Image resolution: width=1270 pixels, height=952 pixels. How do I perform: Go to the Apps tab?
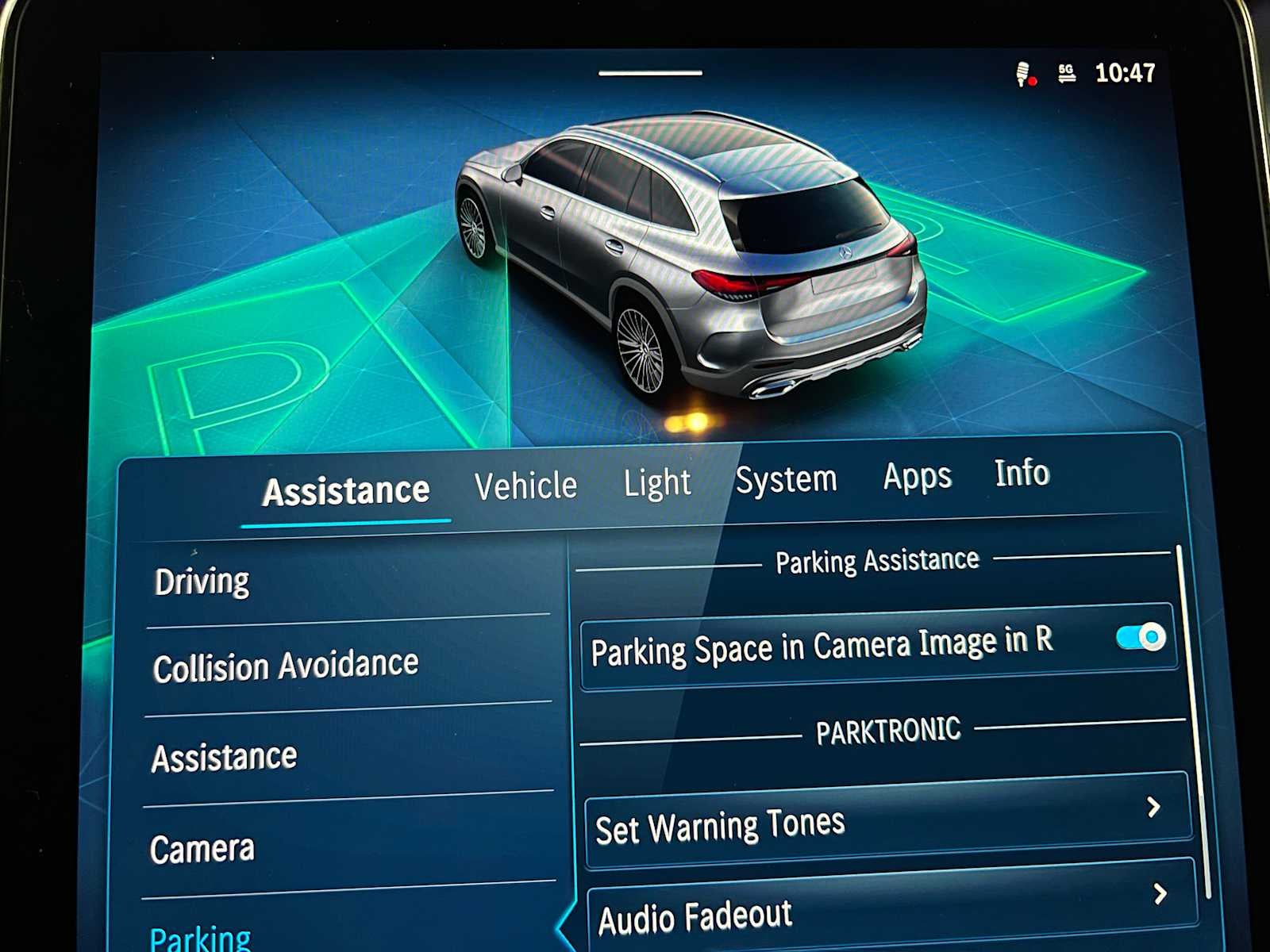coord(916,476)
